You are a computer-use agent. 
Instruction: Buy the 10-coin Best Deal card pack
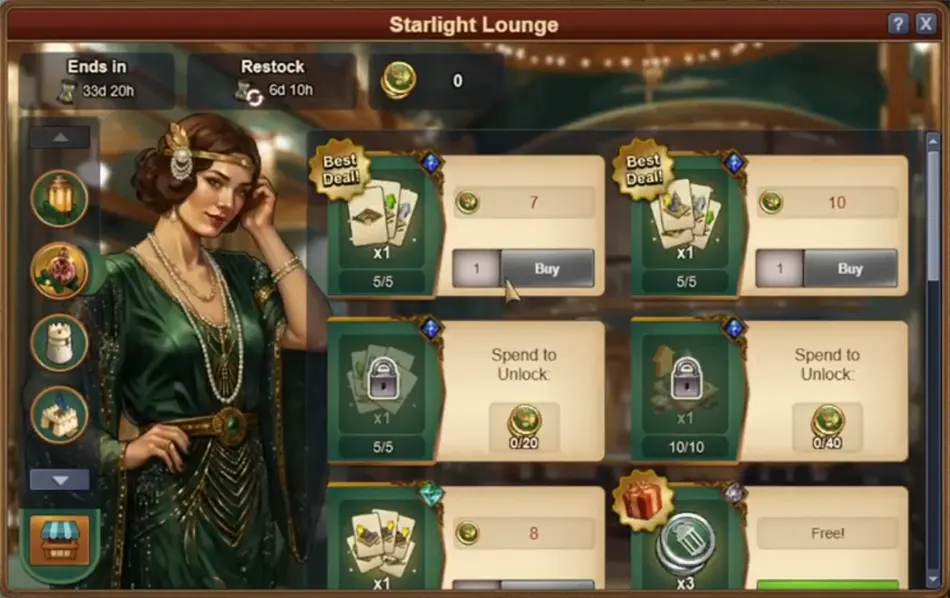click(850, 269)
